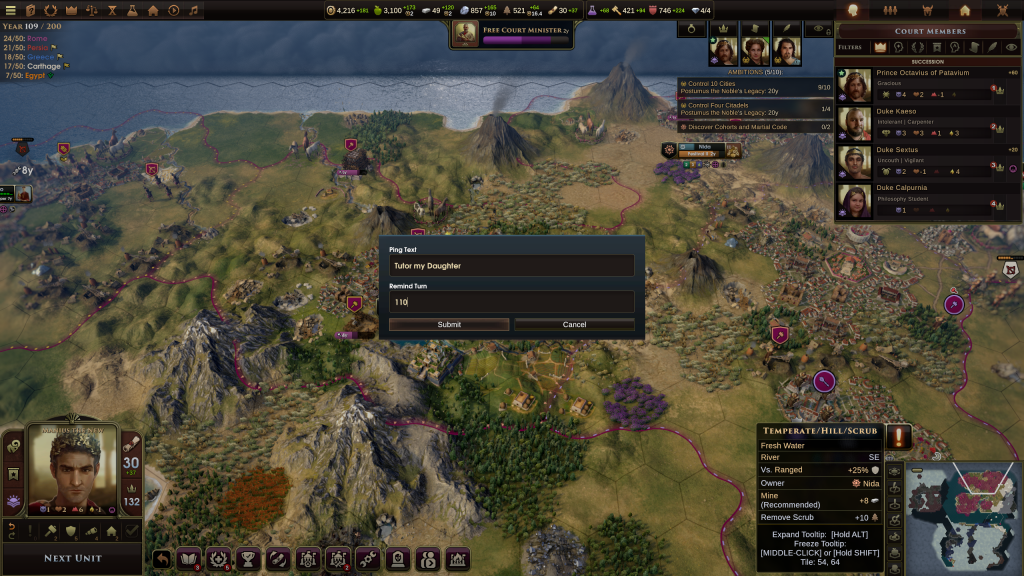1024x576 pixels.
Task: Edit the Ping Text field
Action: (x=511, y=266)
